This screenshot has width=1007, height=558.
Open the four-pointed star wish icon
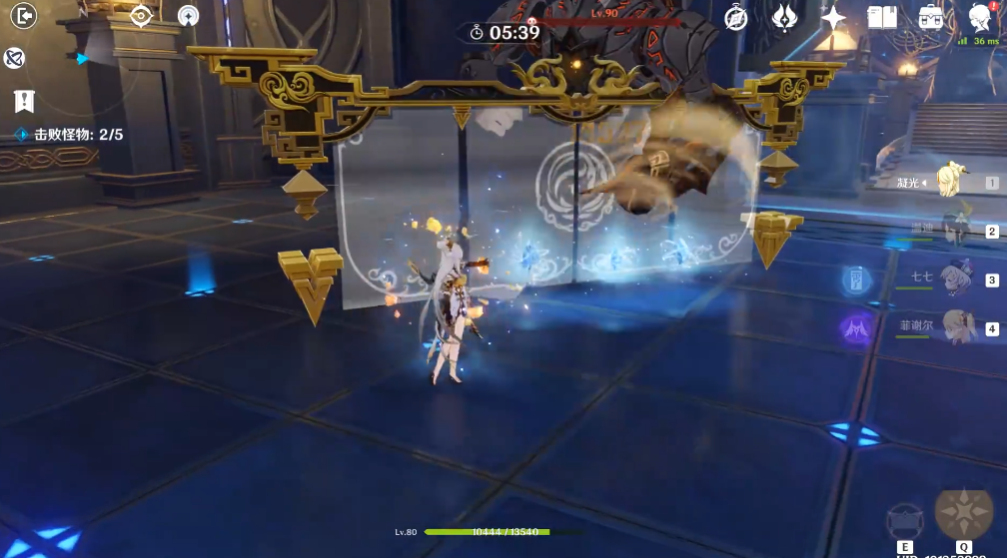833,17
